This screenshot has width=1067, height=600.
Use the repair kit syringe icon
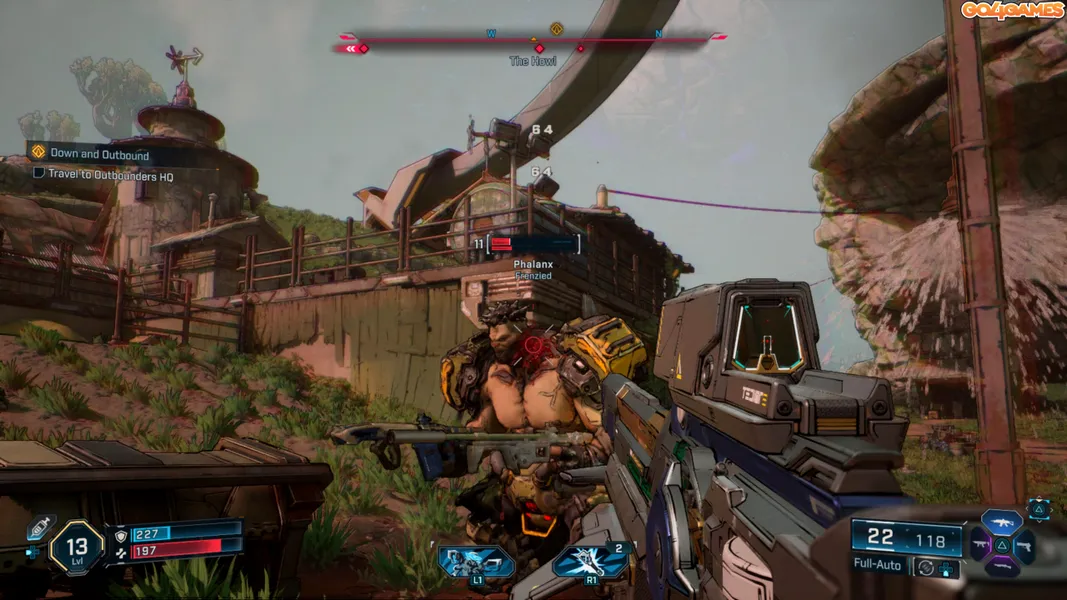[43, 527]
